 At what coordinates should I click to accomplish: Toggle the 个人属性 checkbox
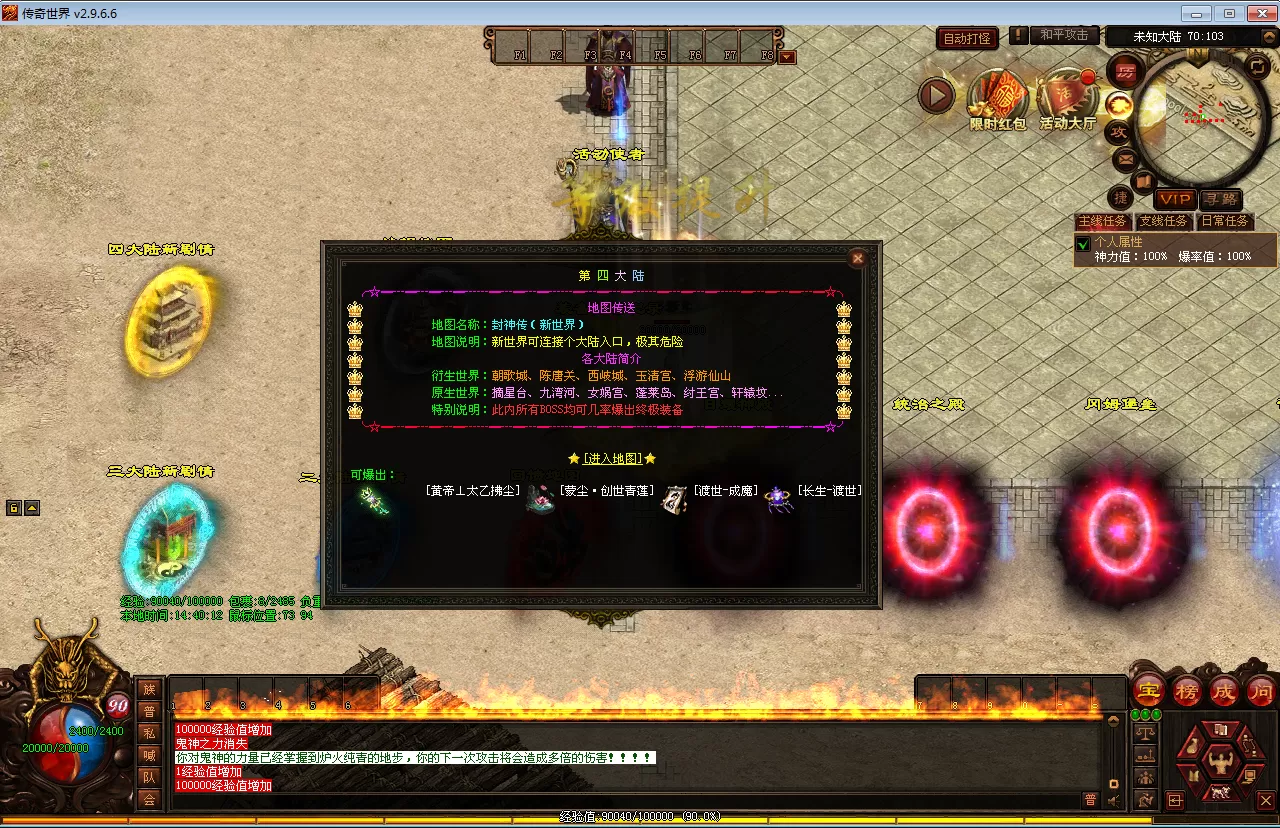1082,244
